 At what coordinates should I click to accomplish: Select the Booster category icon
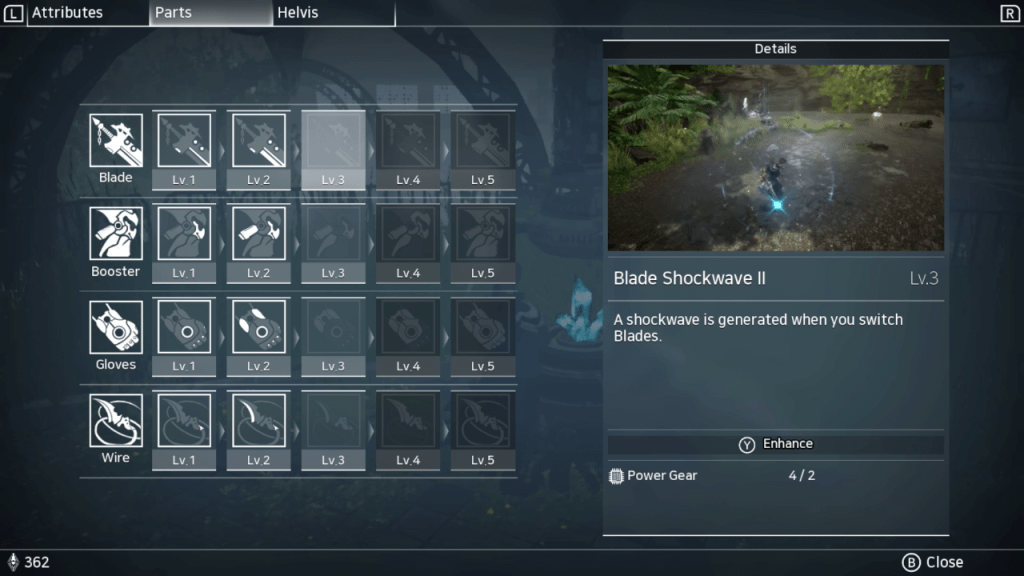116,234
